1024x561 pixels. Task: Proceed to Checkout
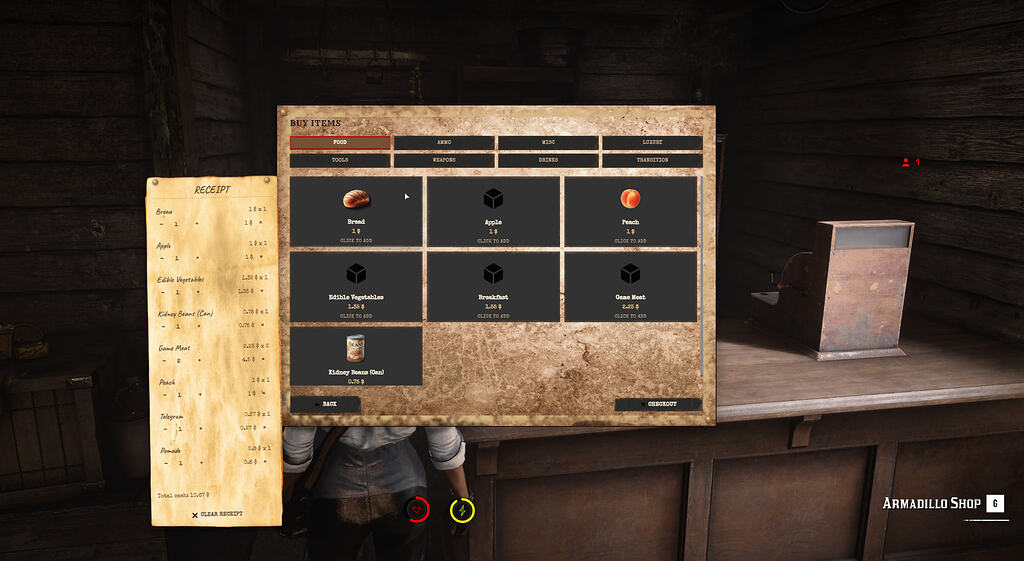pyautogui.click(x=658, y=404)
